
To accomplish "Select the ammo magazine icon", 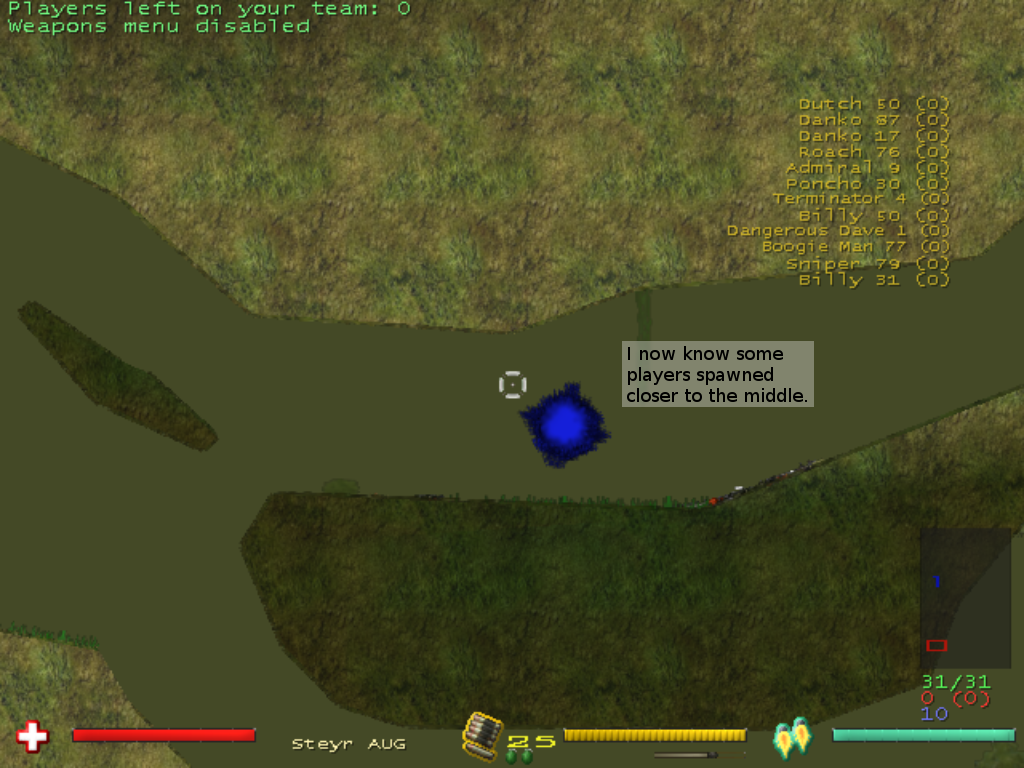I will point(480,734).
